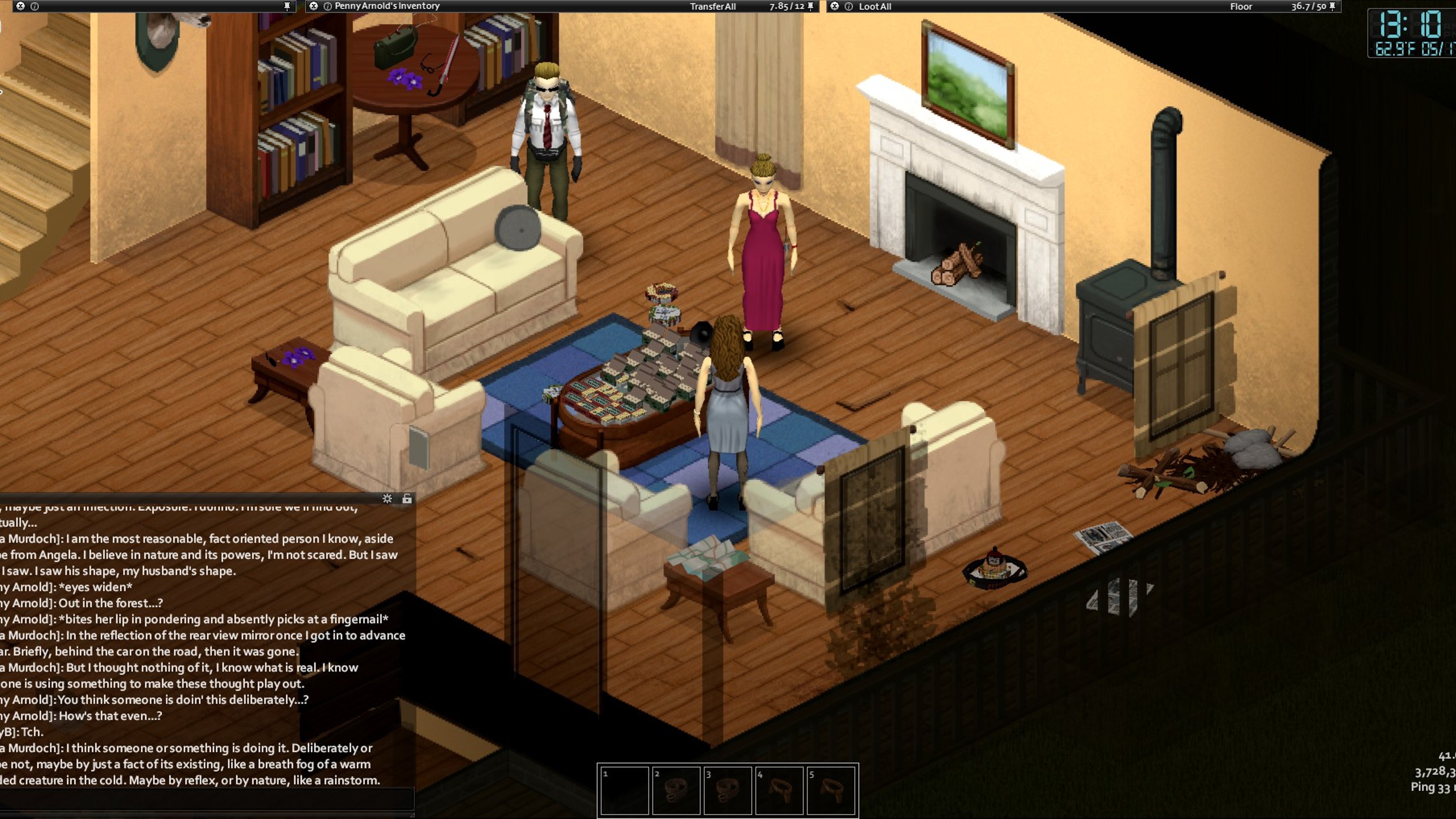Close Penny Arnold's Inventory window
Viewport: 1456px width, 819px height.
coord(314,6)
